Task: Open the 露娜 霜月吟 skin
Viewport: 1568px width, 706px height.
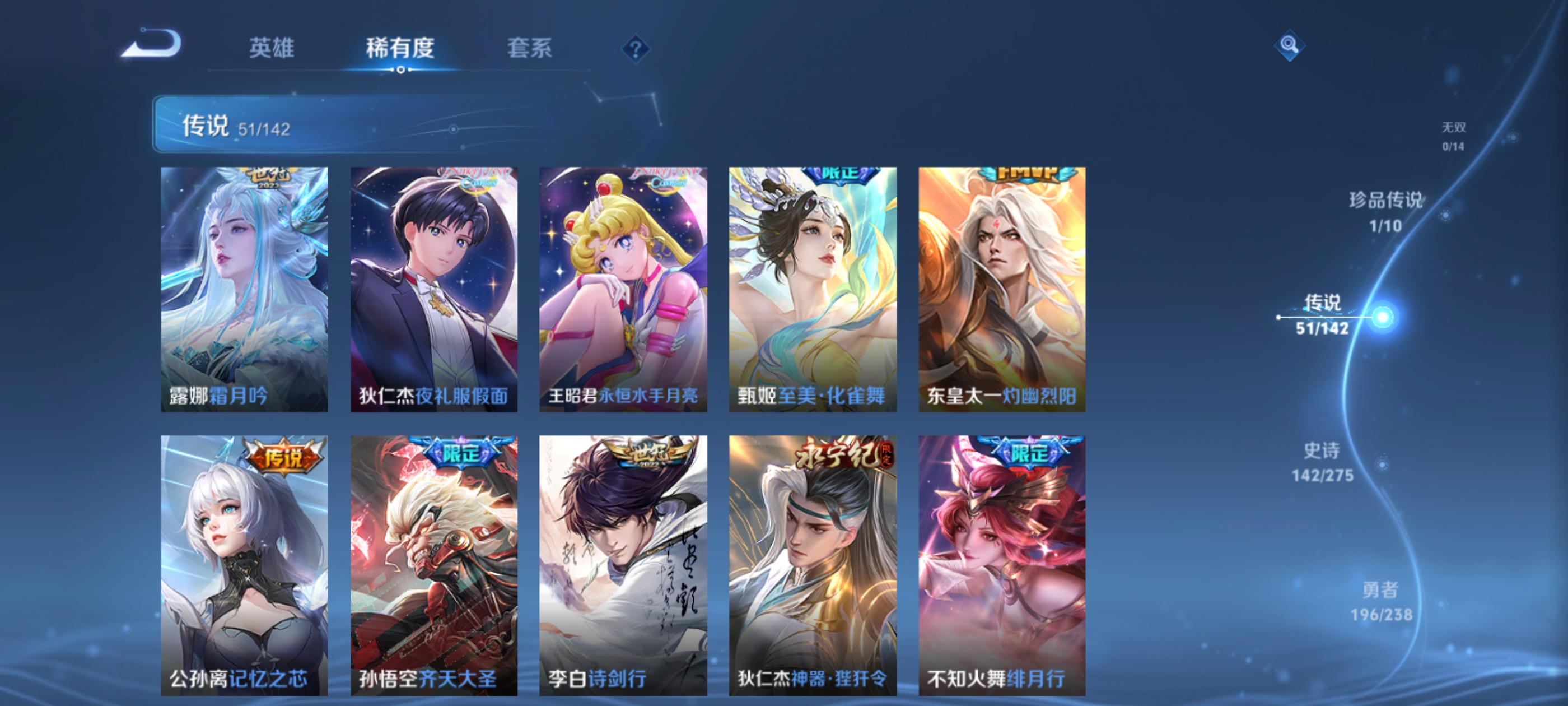Action: 244,286
